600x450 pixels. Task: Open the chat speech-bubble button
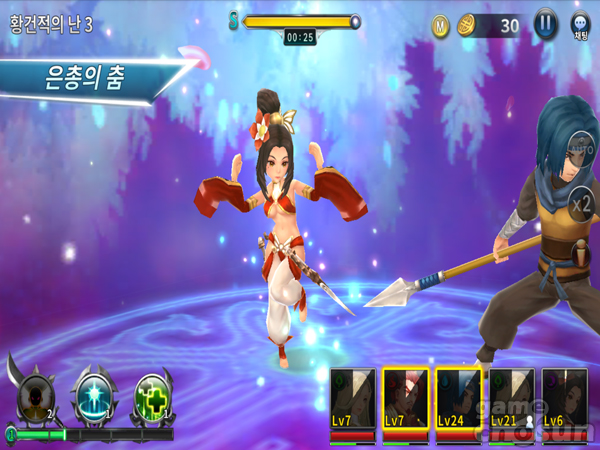pos(580,25)
